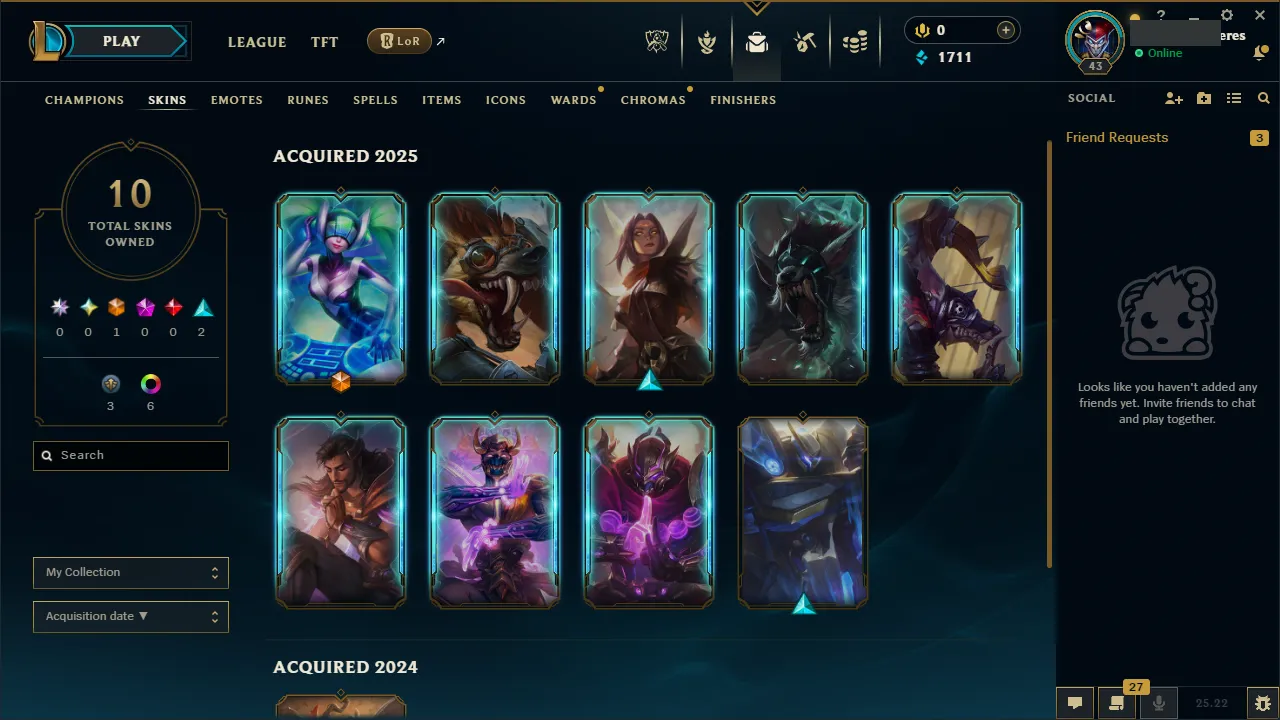Create a friend group with the folder icon
Screen dimensions: 1280x720
[1204, 98]
